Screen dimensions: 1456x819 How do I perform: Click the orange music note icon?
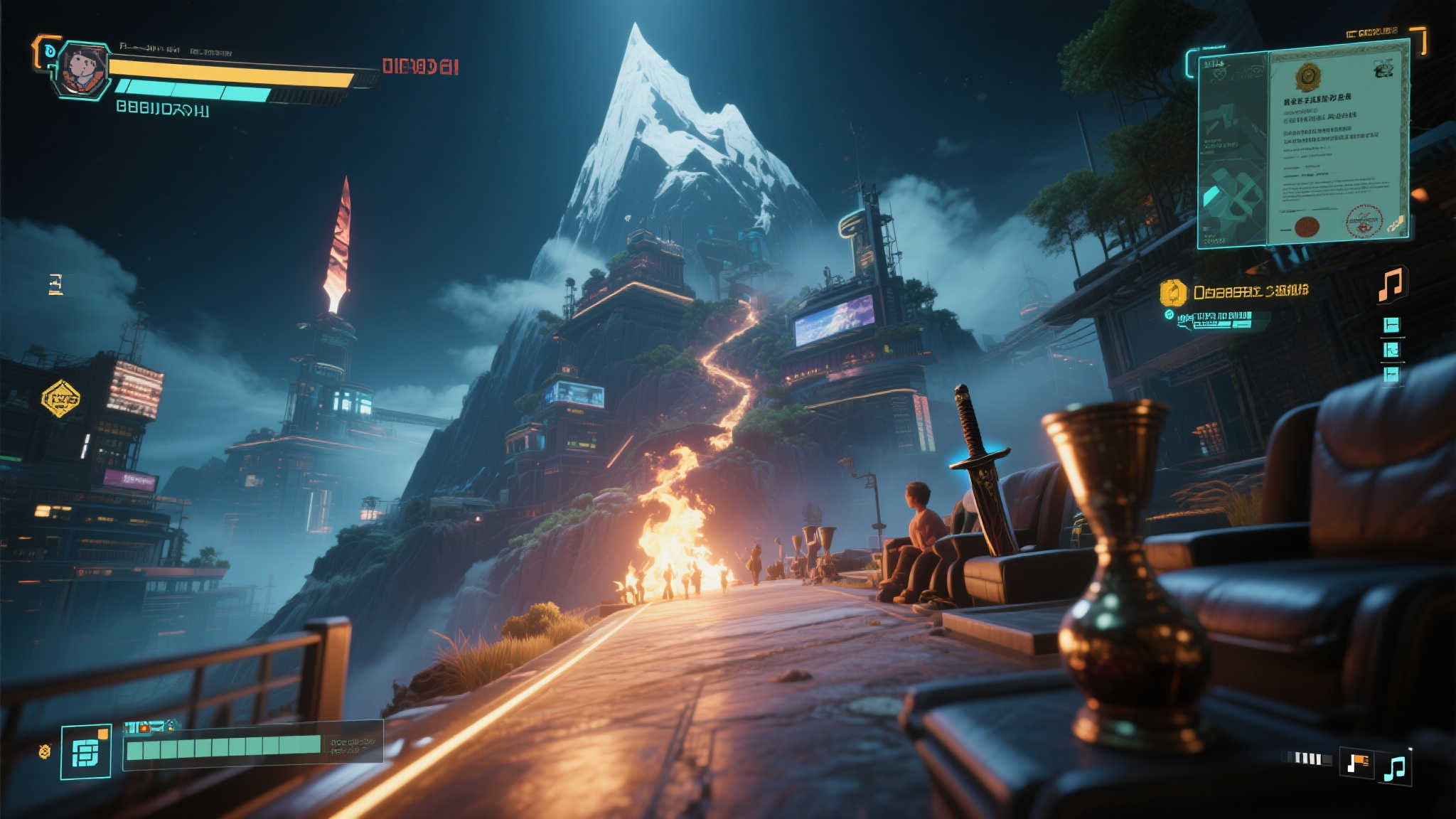(x=1391, y=284)
